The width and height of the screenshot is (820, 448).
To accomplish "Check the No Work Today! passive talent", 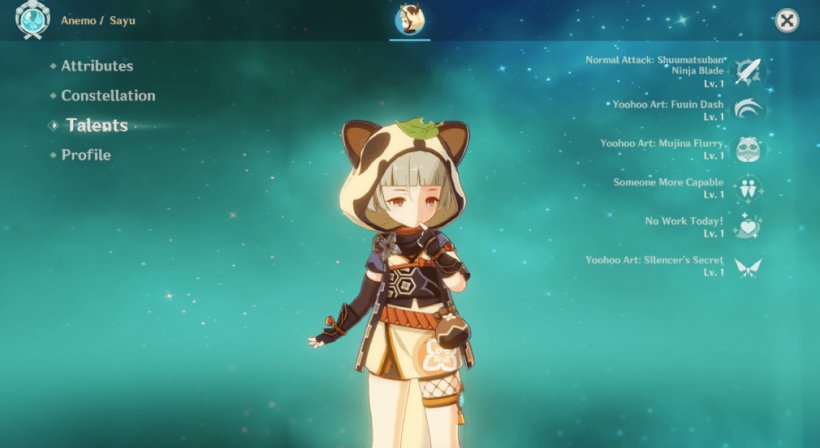I will point(747,227).
